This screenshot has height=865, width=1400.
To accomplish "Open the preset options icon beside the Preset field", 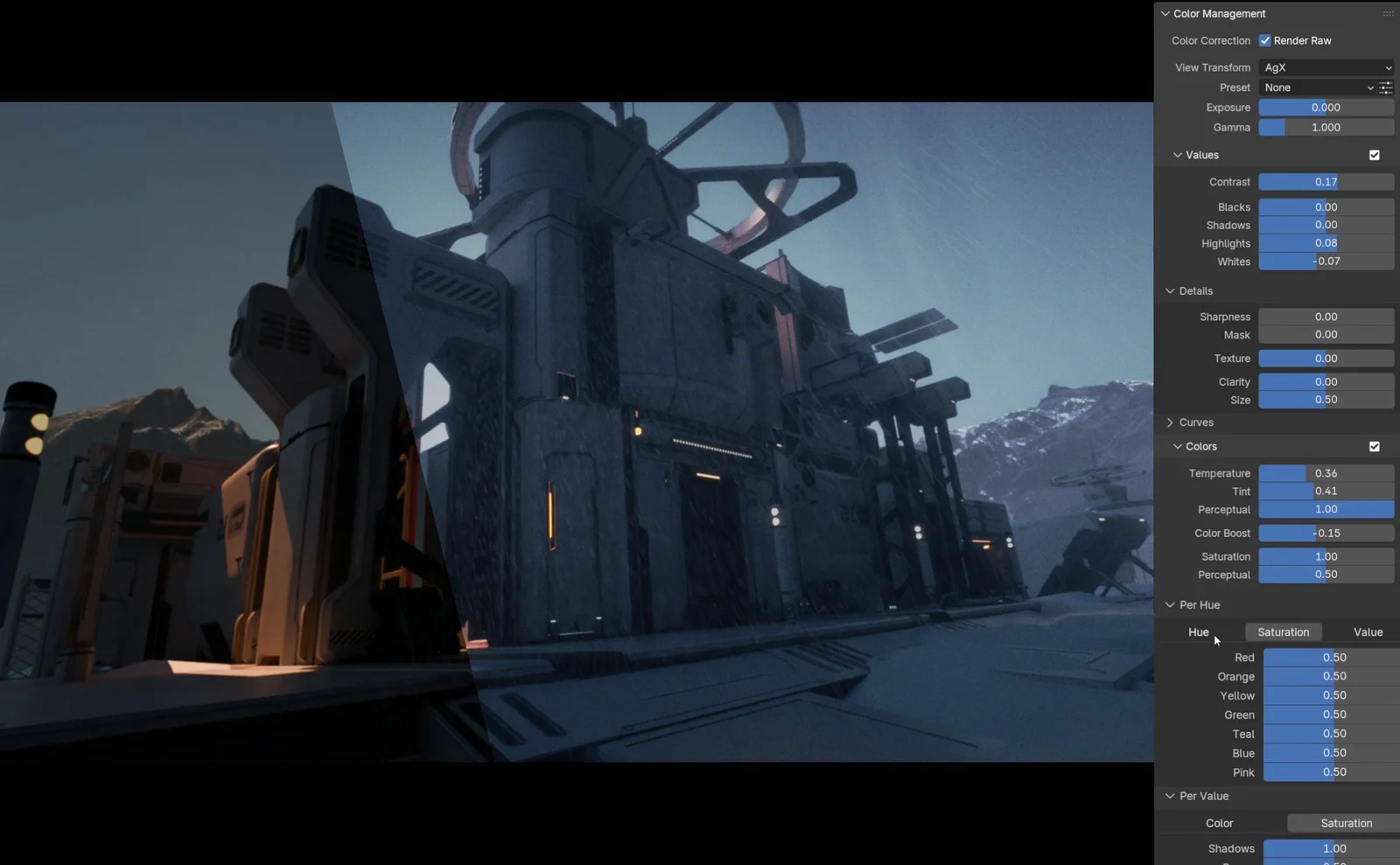I will click(1385, 87).
